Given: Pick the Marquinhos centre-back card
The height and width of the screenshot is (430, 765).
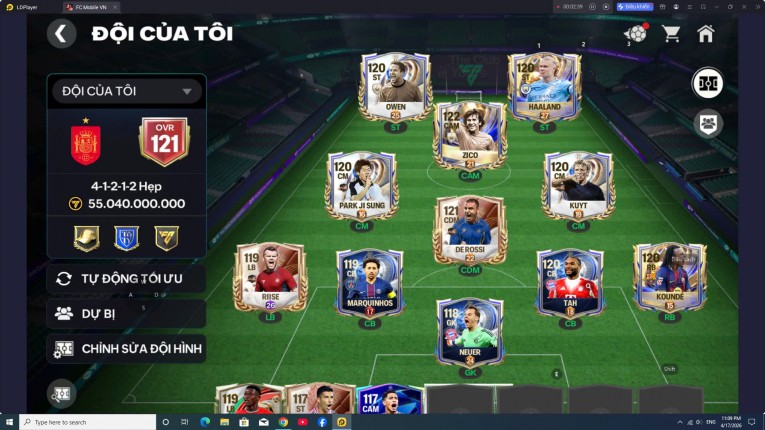Looking at the screenshot, I should pos(369,283).
